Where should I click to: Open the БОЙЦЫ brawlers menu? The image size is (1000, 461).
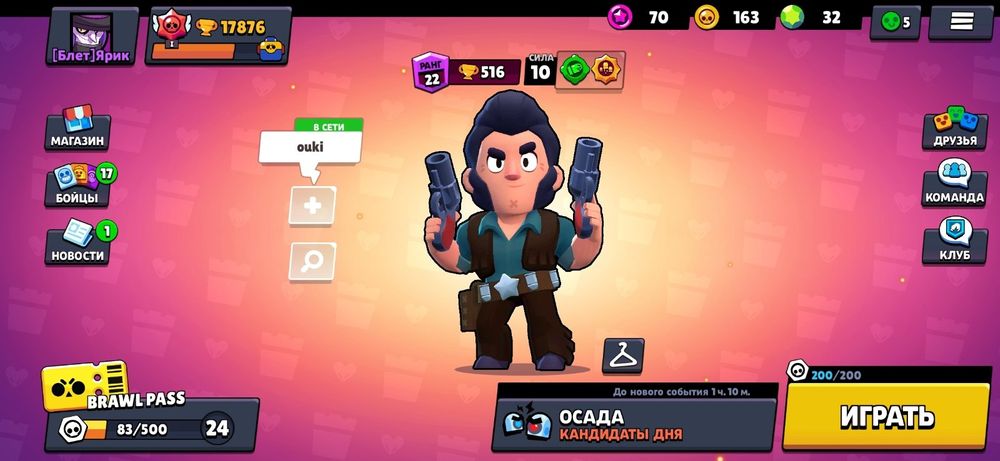(78, 186)
